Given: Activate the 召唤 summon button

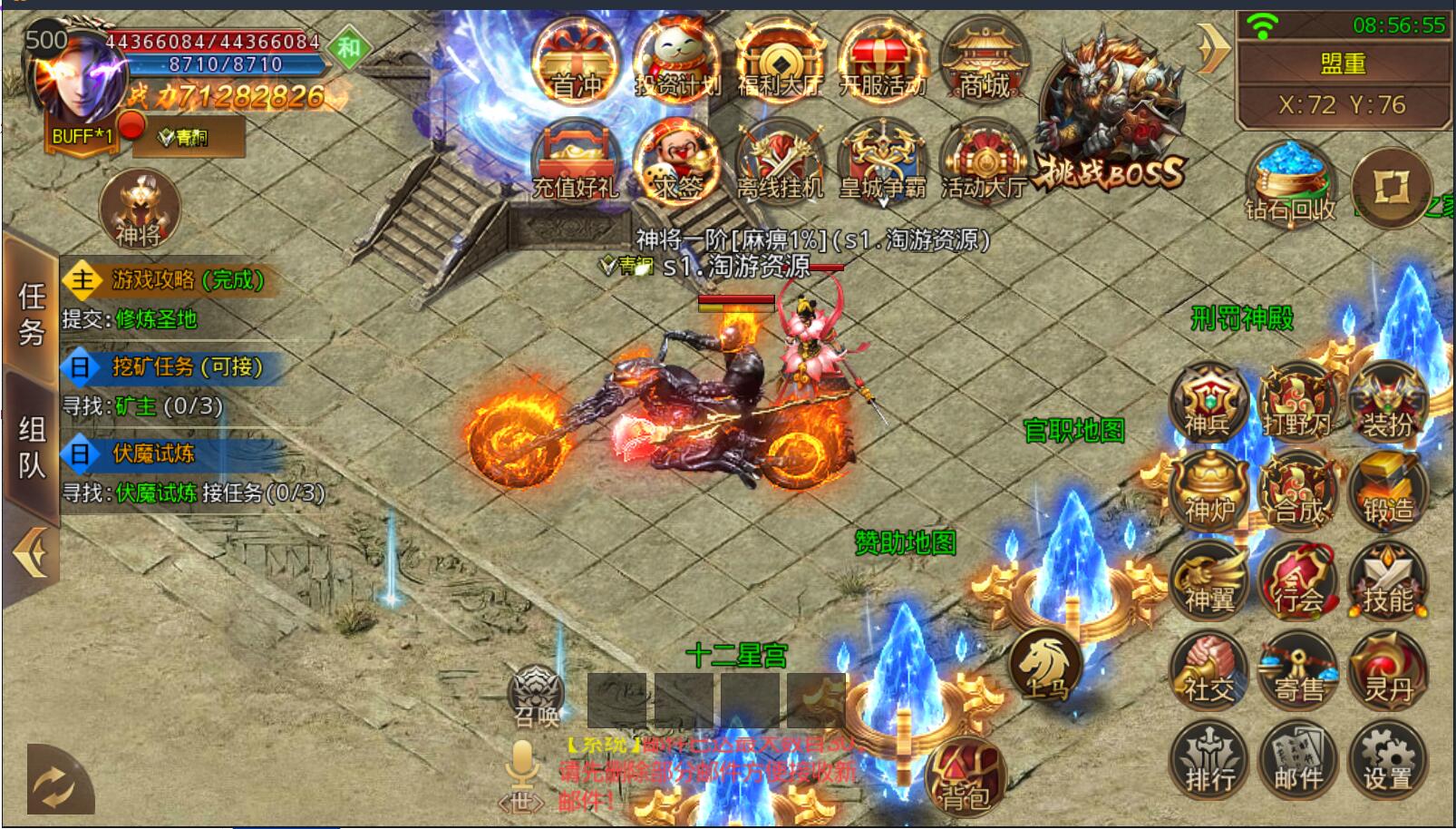Looking at the screenshot, I should (x=537, y=698).
